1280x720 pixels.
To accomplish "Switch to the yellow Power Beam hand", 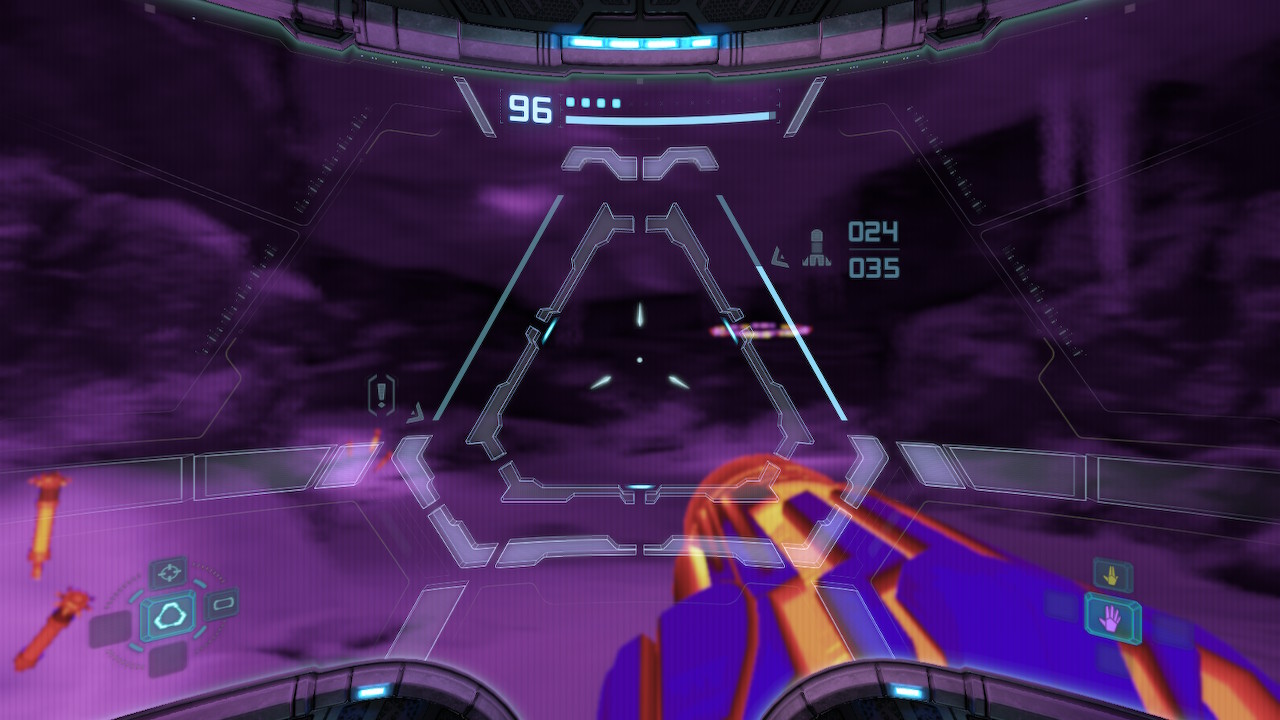I will coord(1112,575).
